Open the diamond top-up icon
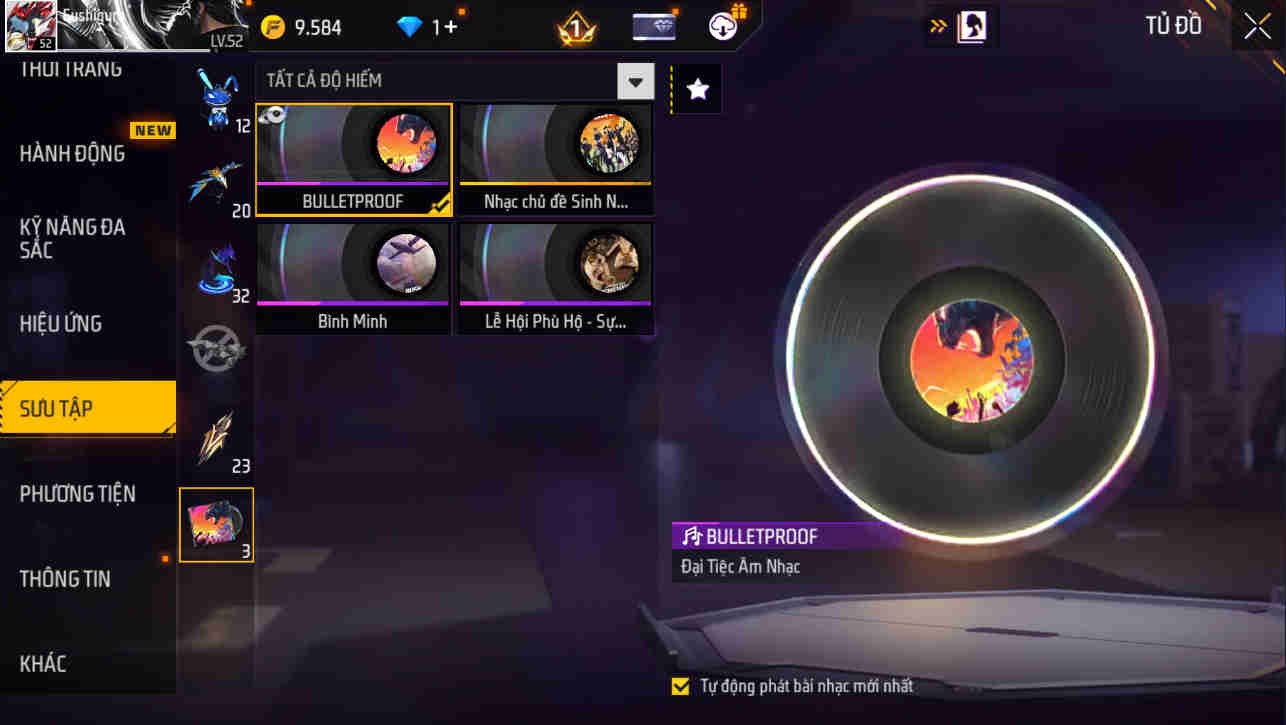1286x725 pixels. click(407, 27)
